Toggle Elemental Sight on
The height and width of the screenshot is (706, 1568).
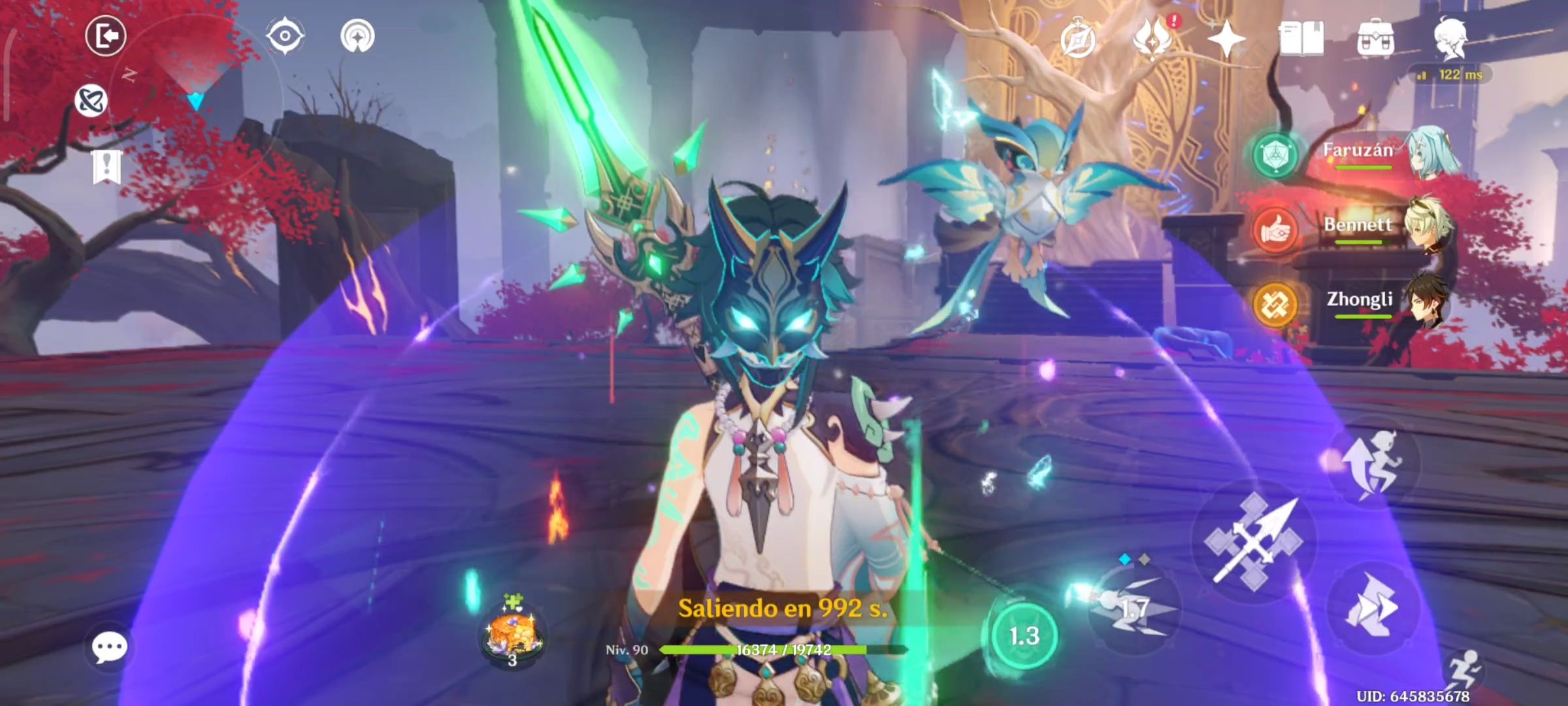click(x=286, y=36)
